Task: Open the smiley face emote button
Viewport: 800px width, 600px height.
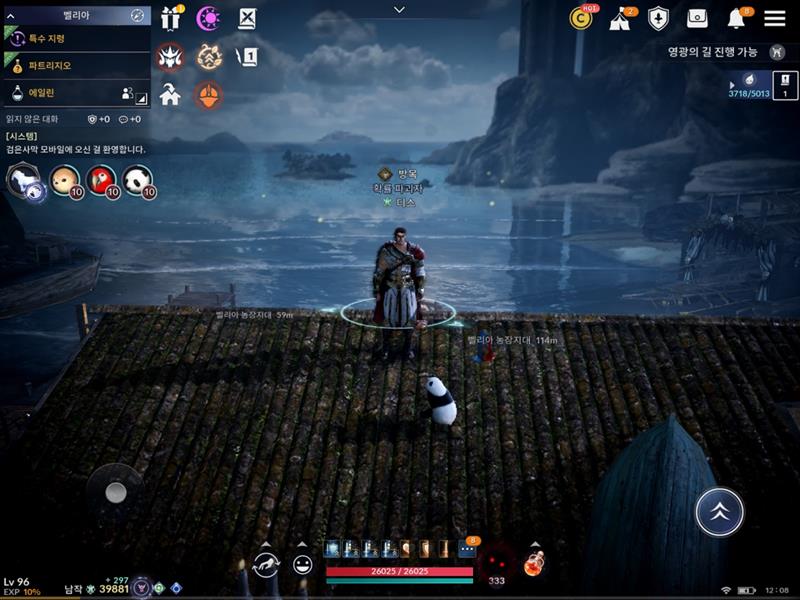Action: click(302, 565)
